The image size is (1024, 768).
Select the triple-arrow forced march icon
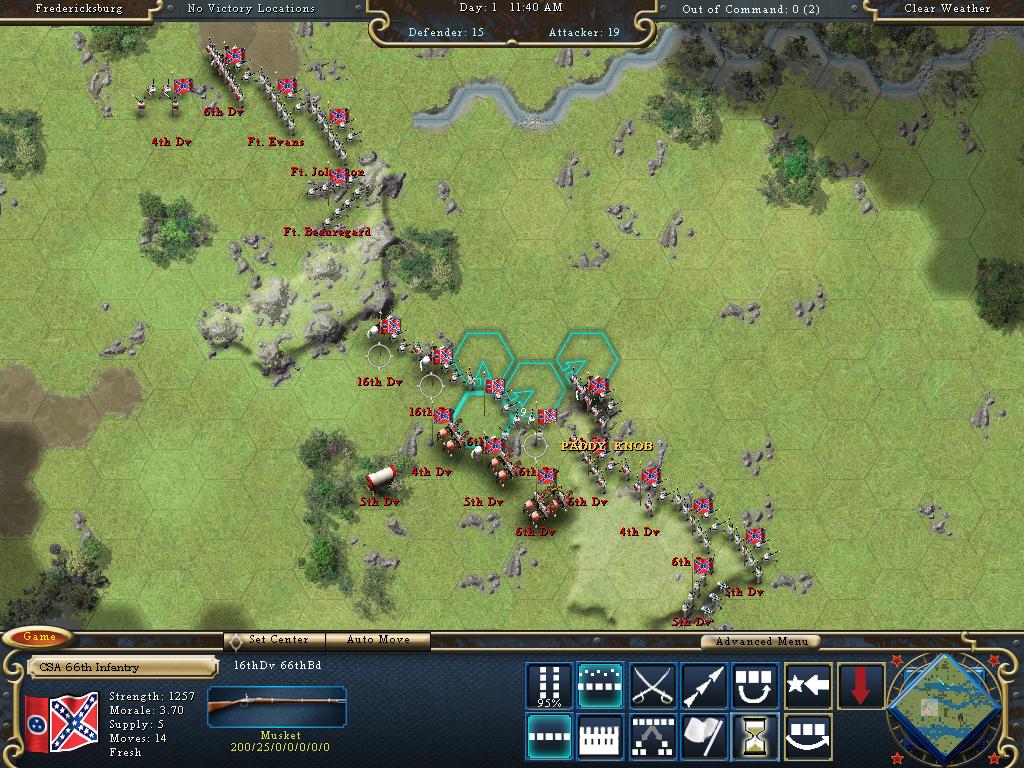(704, 685)
